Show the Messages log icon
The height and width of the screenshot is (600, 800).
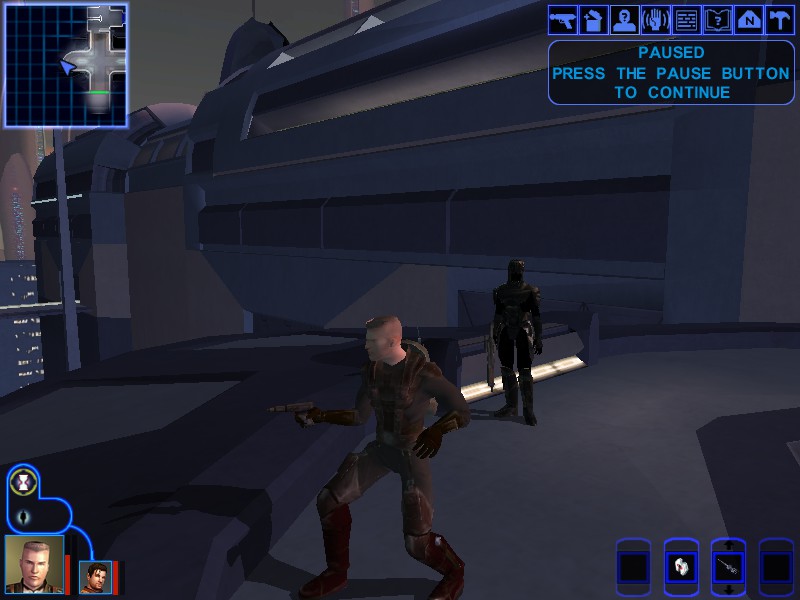coord(687,19)
